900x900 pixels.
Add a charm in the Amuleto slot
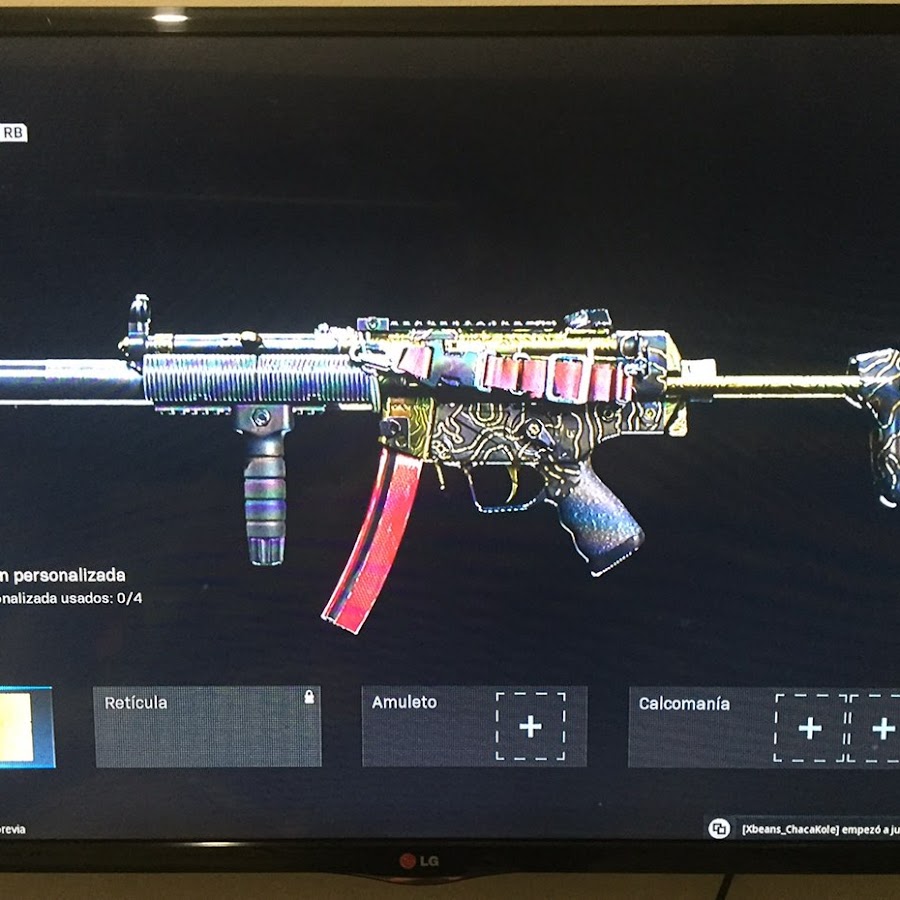coord(530,727)
